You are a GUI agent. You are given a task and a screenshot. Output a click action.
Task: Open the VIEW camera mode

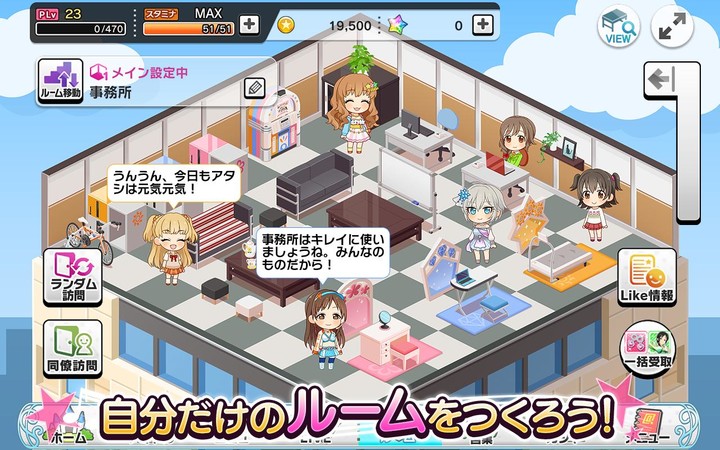pyautogui.click(x=618, y=26)
